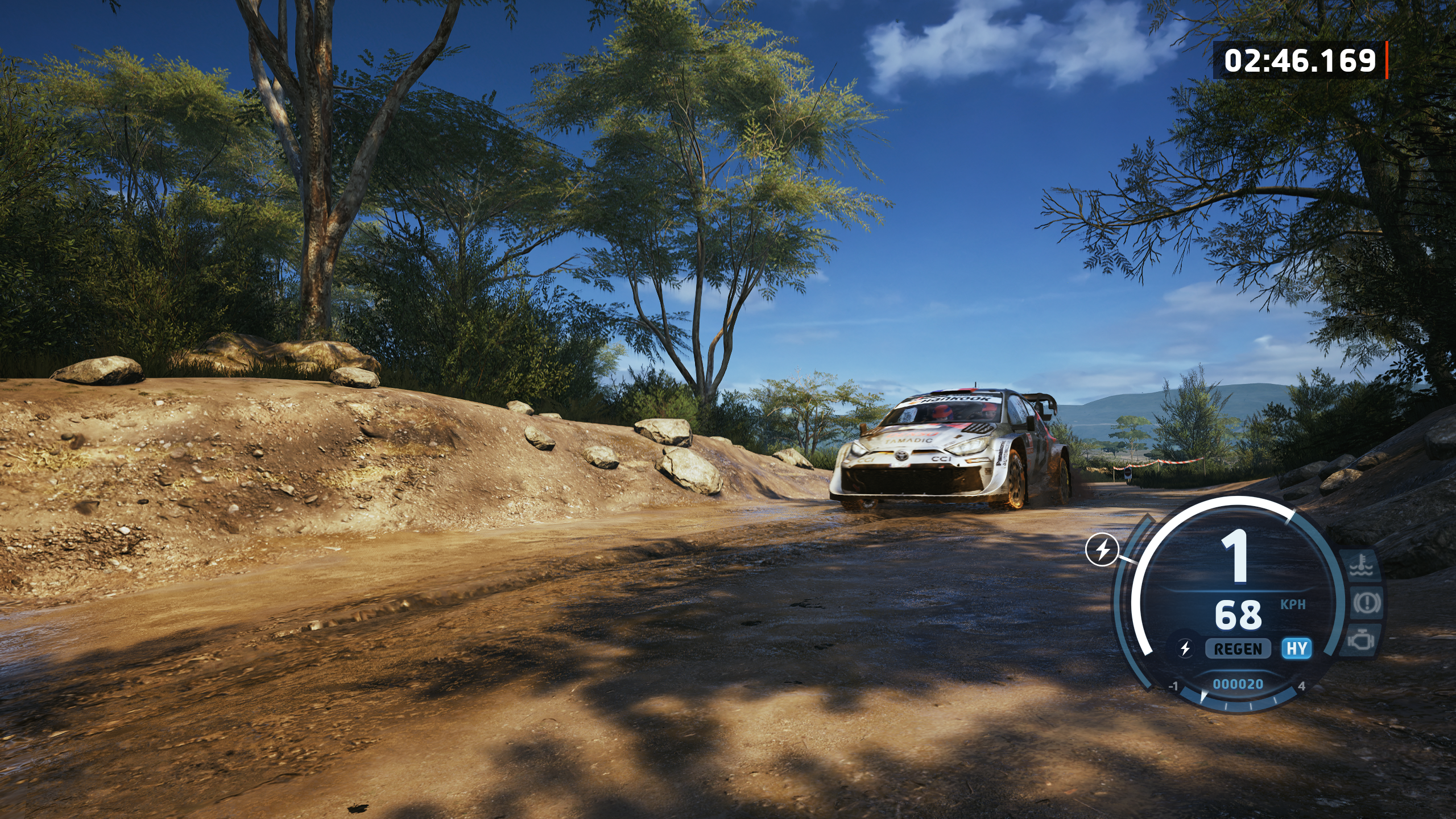
Task: Select the brake warning indicator icon
Action: 1366,603
